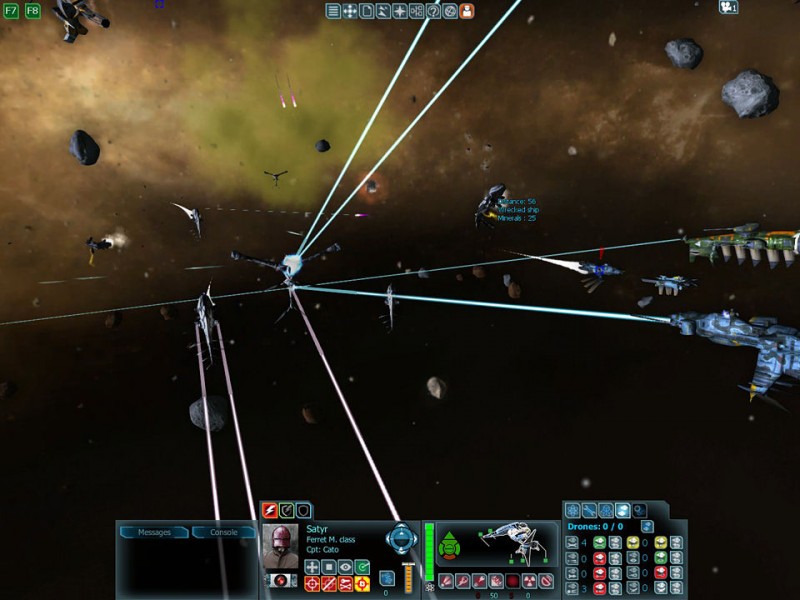
Task: Click captain Cato's portrait
Action: coord(281,545)
